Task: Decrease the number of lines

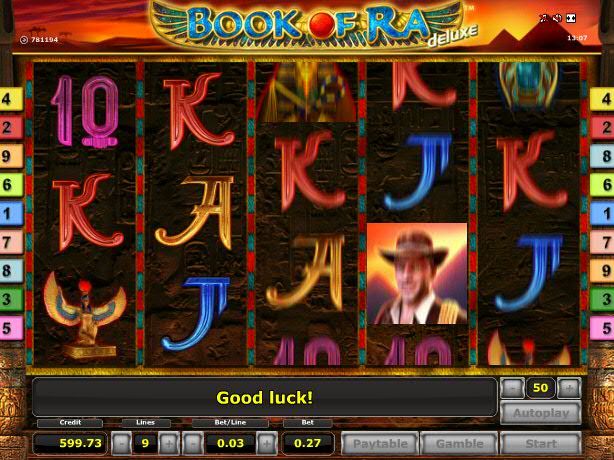Action: click(x=121, y=443)
